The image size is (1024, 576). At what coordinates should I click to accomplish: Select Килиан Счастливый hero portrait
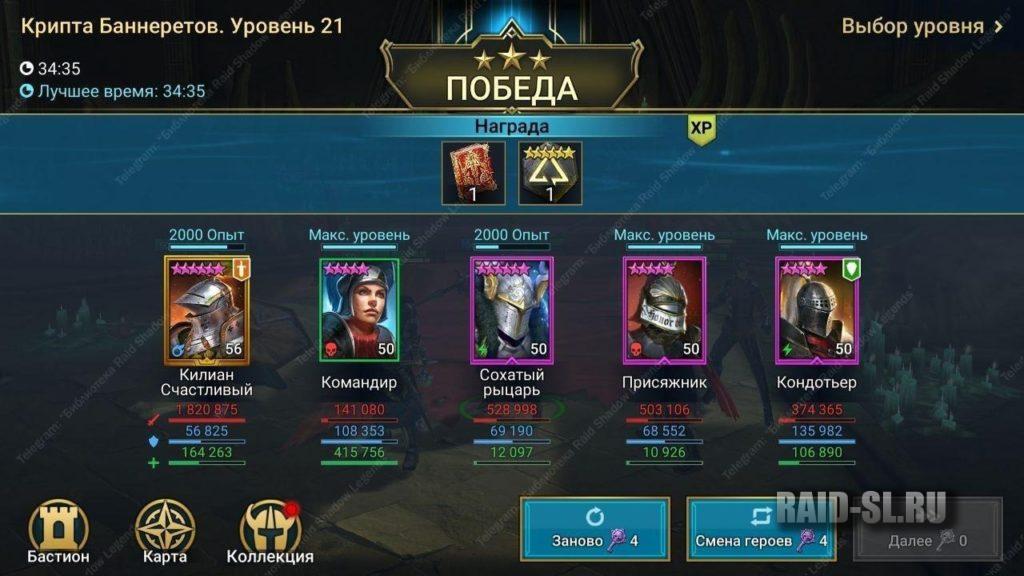pos(207,309)
